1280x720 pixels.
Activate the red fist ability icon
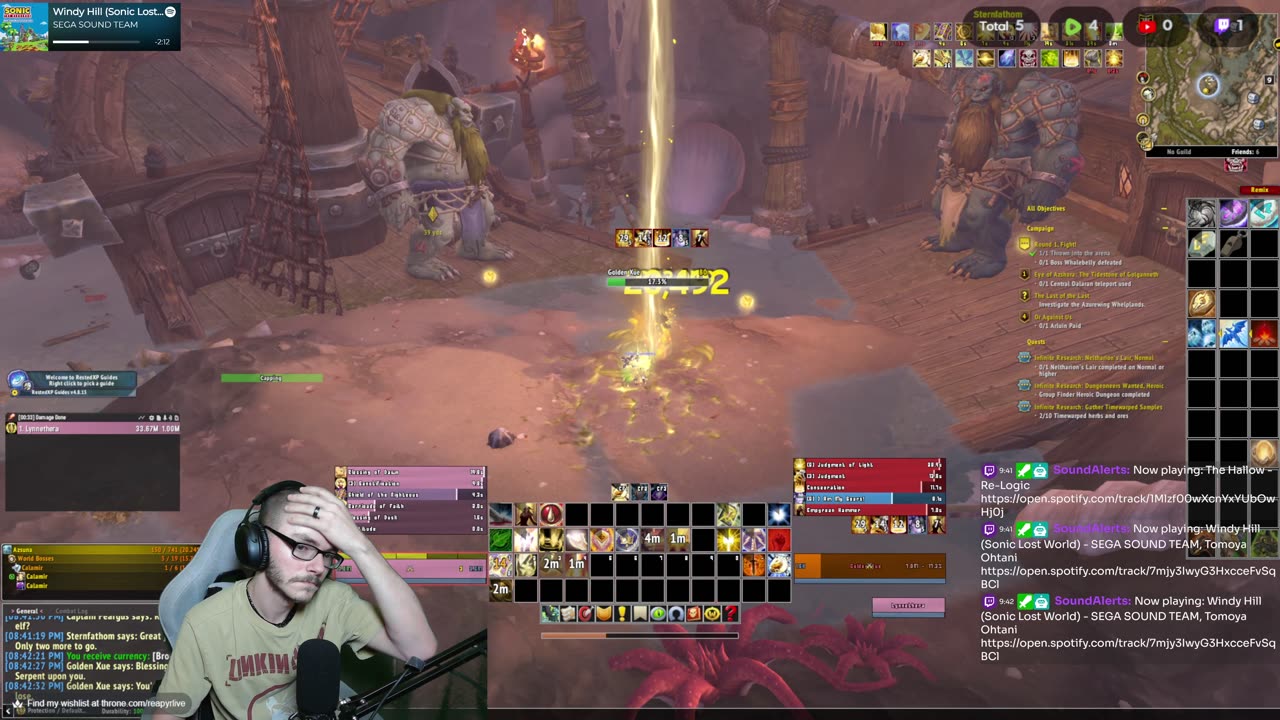click(778, 540)
